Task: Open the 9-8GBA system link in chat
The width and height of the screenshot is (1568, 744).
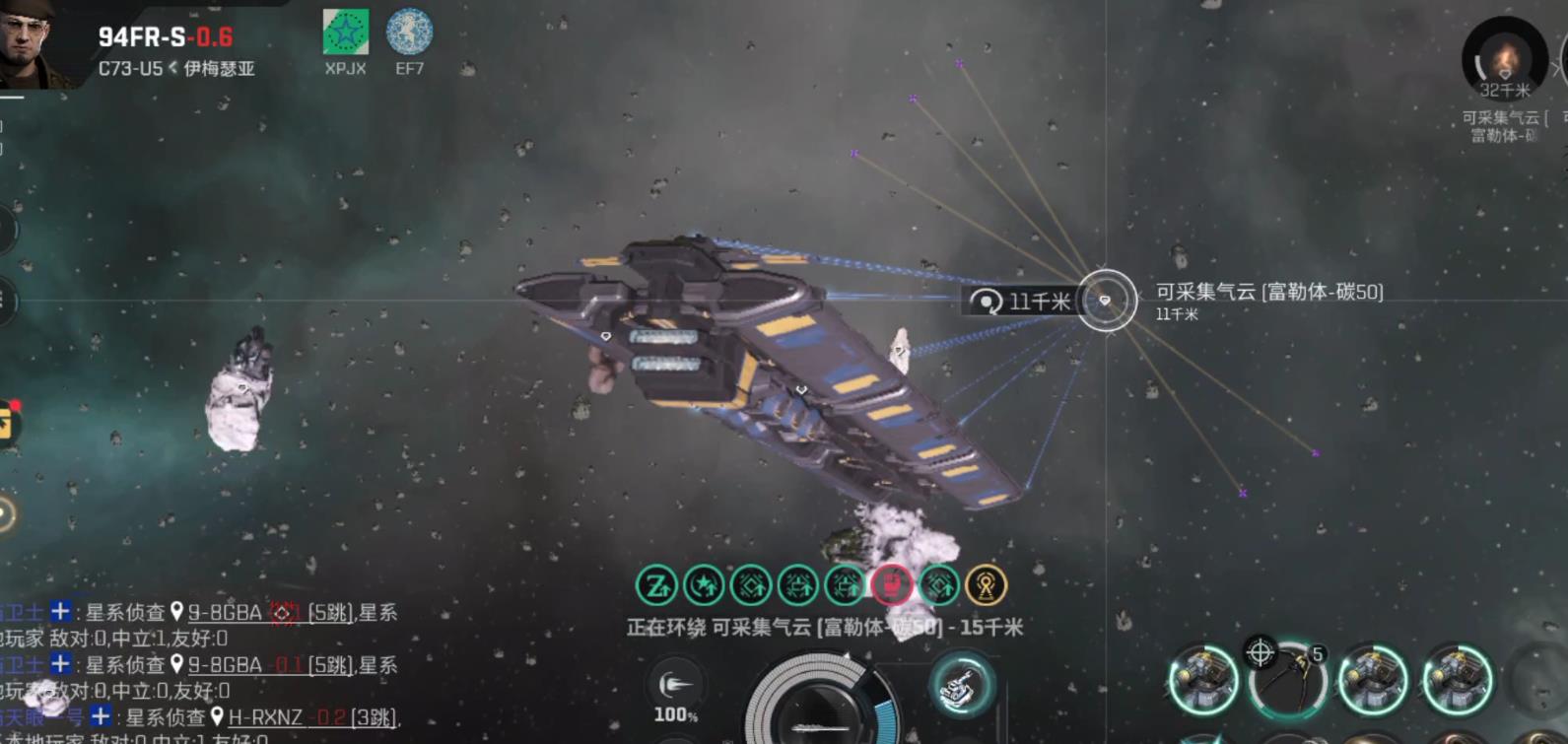Action: 225,613
